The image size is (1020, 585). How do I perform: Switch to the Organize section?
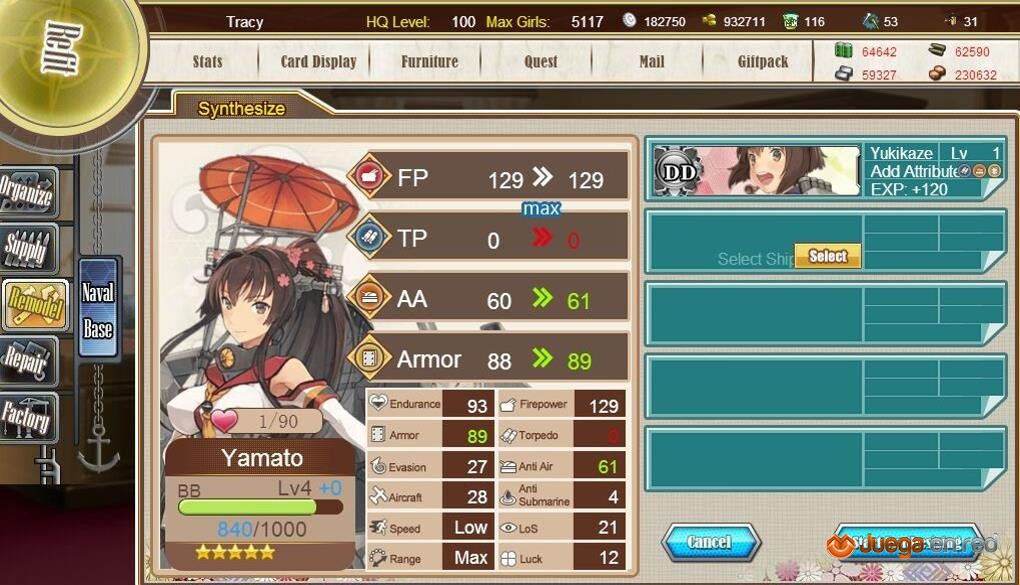(x=27, y=193)
